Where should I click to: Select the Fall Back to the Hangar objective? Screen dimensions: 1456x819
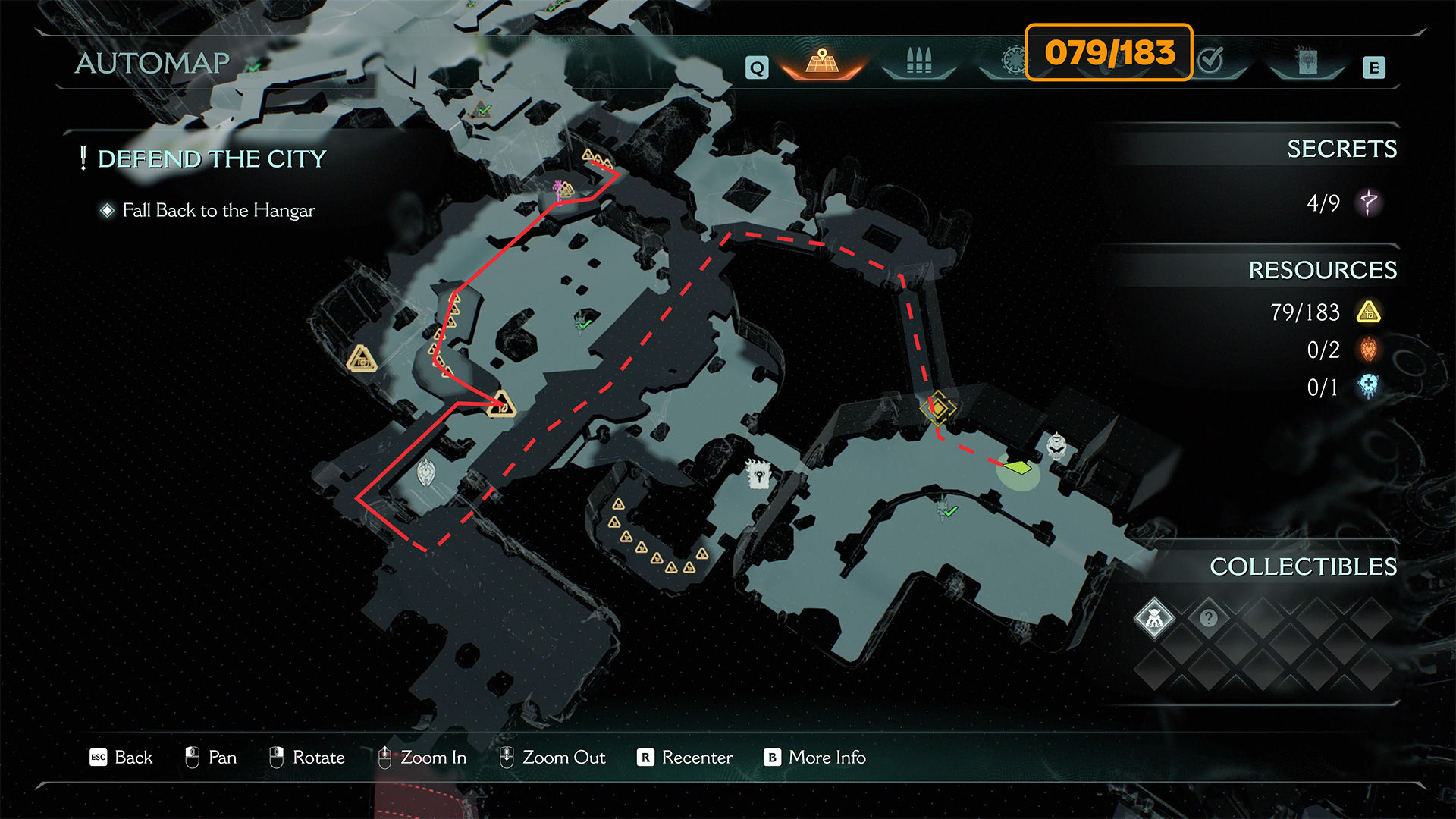click(218, 210)
